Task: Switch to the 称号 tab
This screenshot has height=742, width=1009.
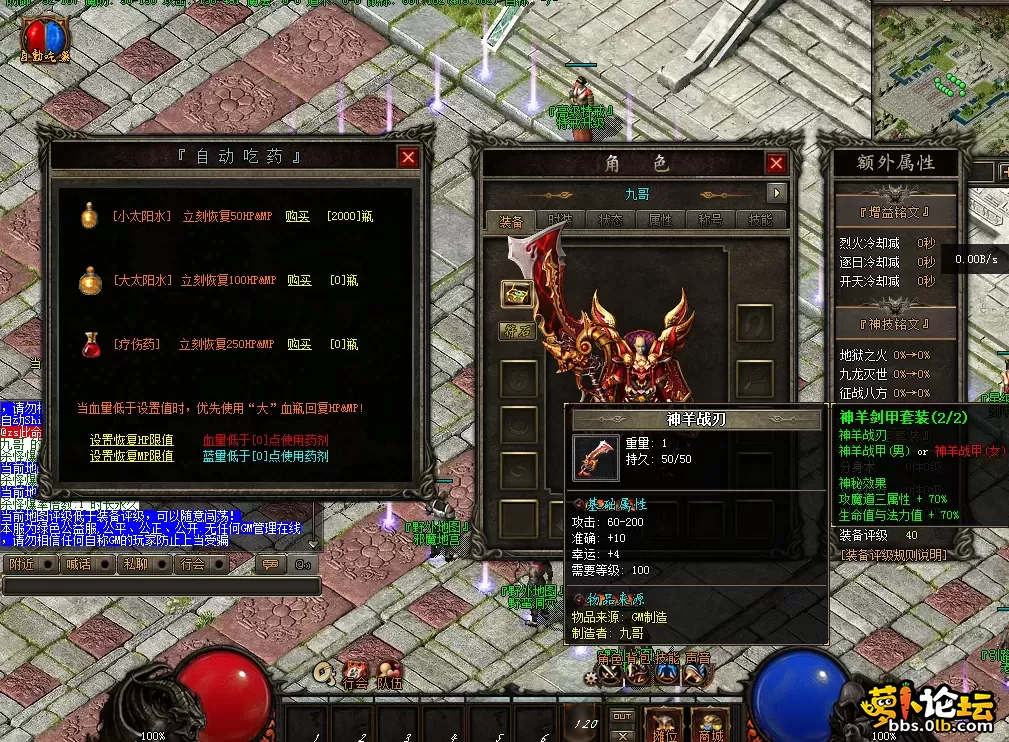Action: tap(711, 221)
